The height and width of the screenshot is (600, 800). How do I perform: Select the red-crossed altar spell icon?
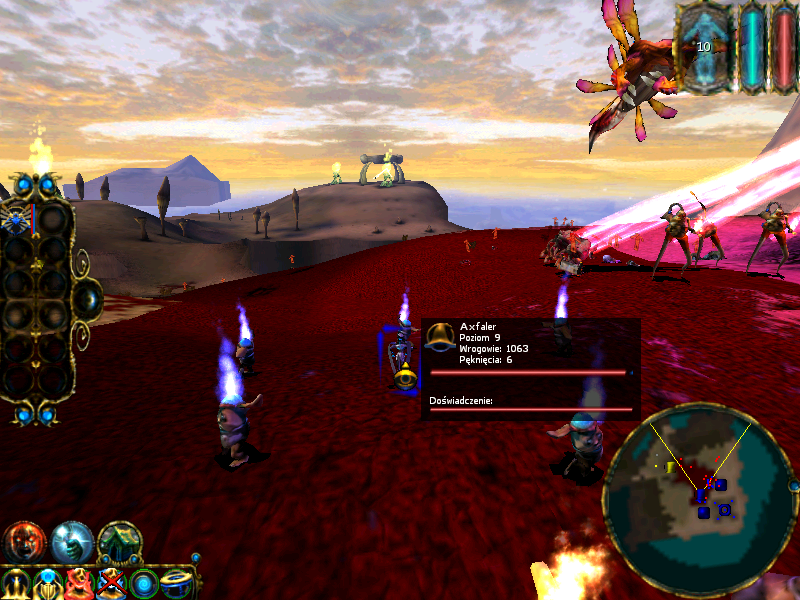(x=112, y=583)
